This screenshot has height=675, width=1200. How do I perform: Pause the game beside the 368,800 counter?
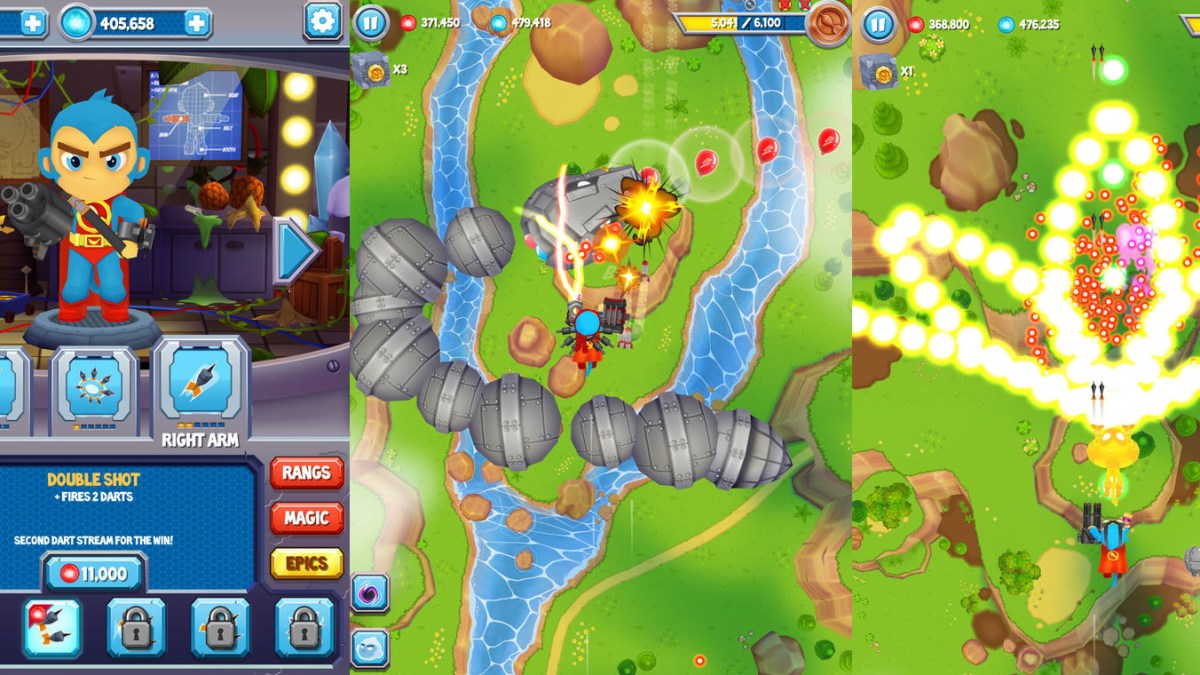878,23
